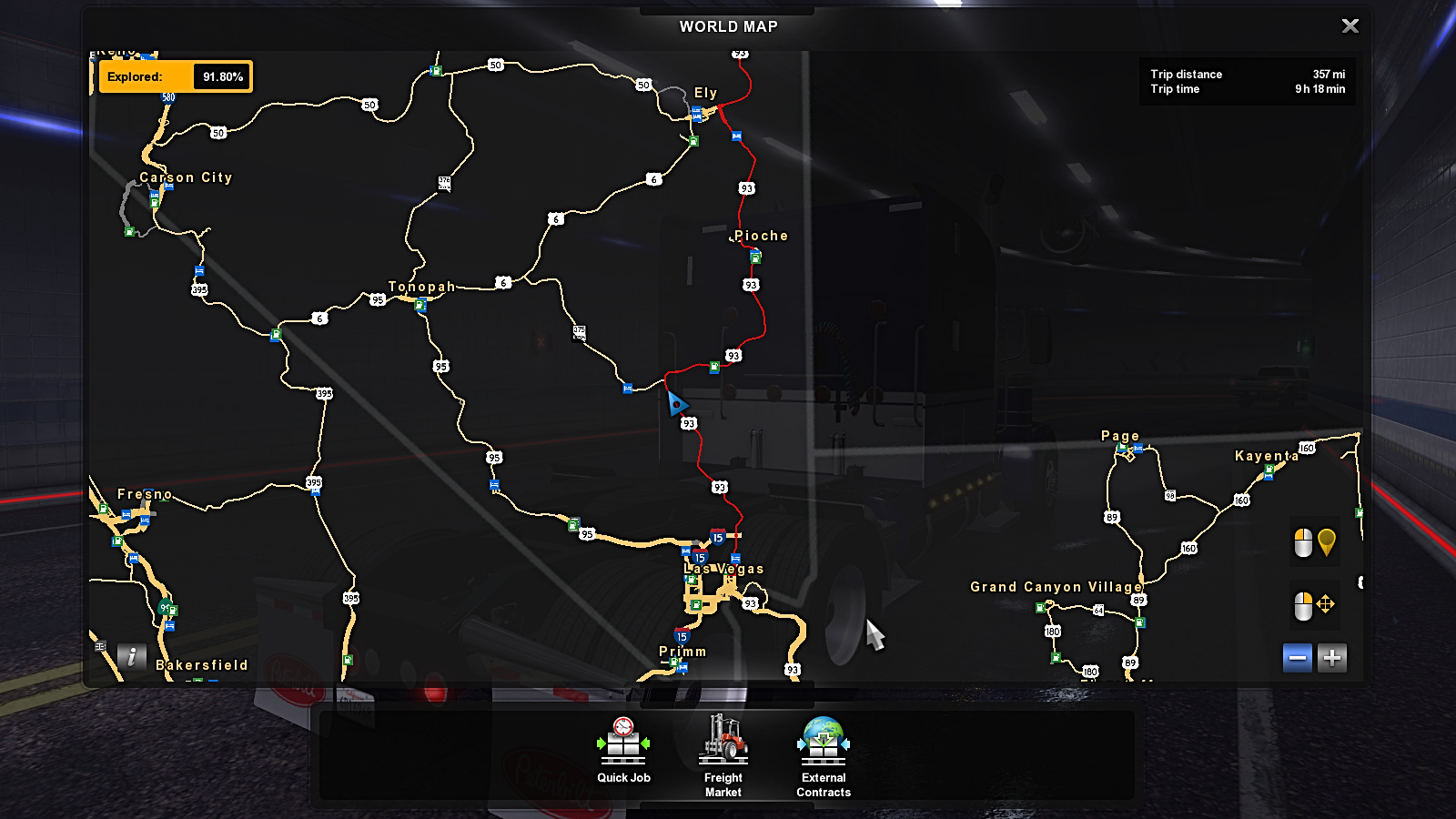Screen dimensions: 1456x819
Task: Zoom out the map with minus button
Action: [1298, 658]
